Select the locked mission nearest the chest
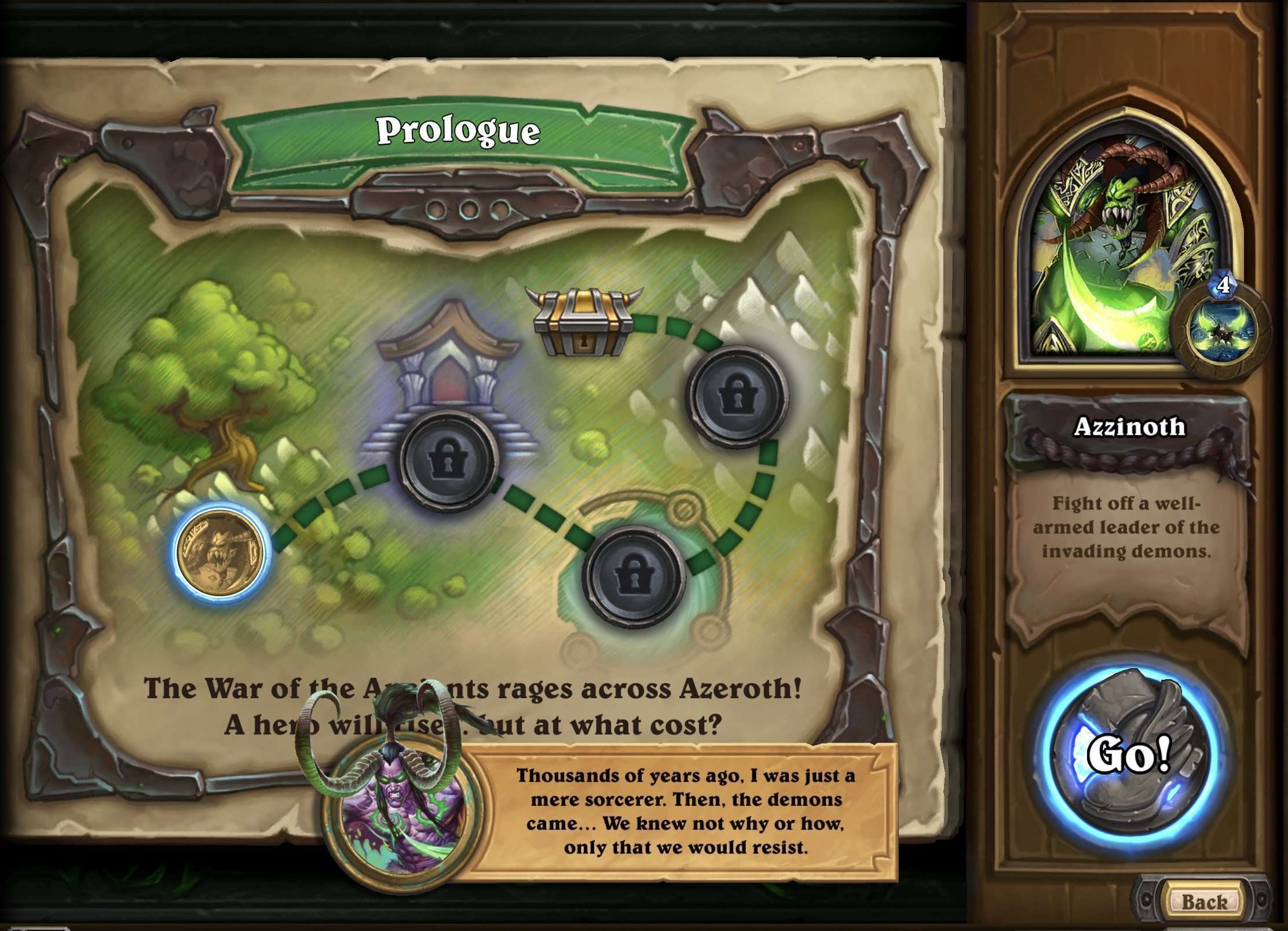The height and width of the screenshot is (931, 1288). [737, 397]
